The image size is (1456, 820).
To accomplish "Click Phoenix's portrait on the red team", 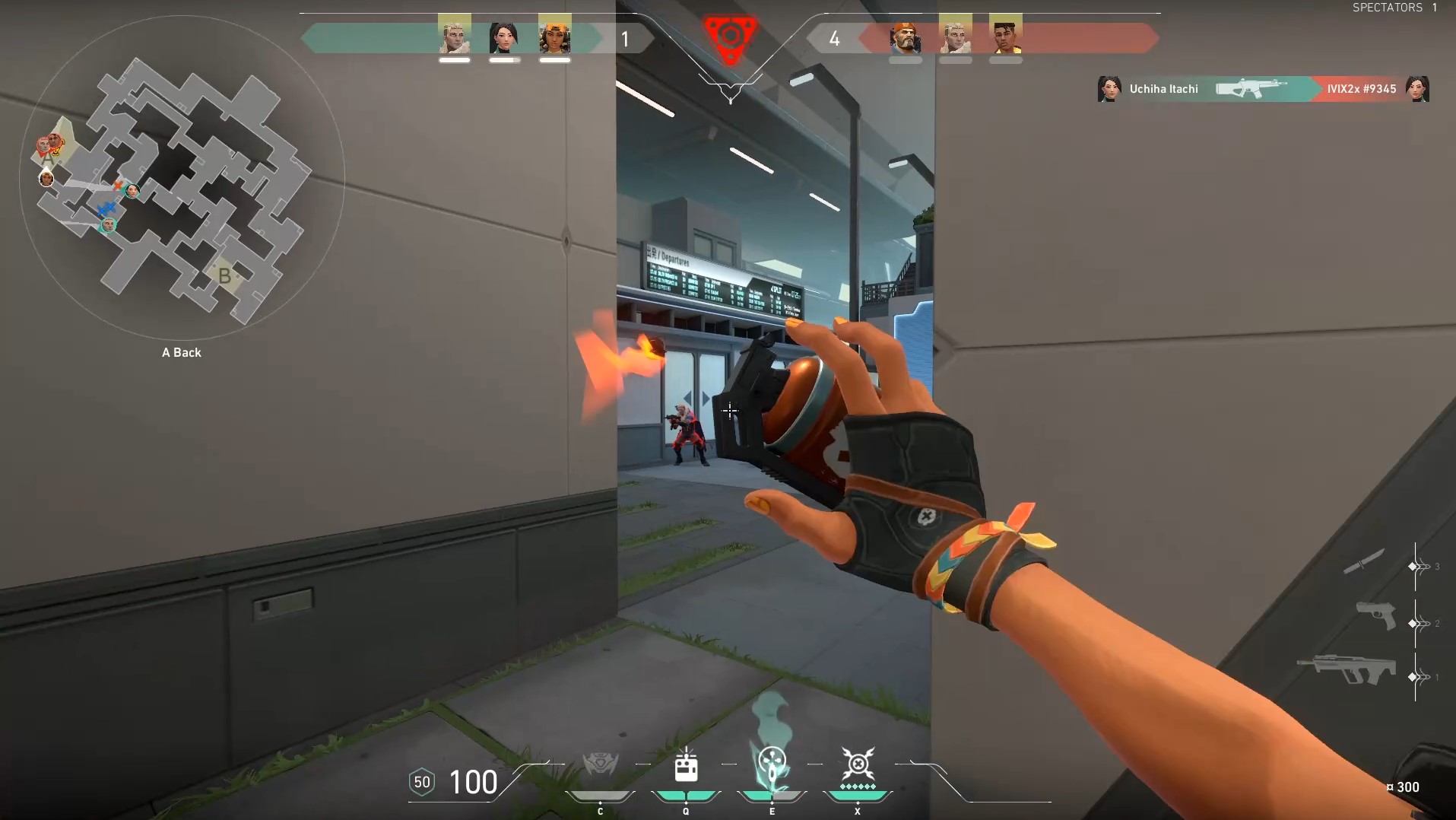I will pyautogui.click(x=1006, y=36).
